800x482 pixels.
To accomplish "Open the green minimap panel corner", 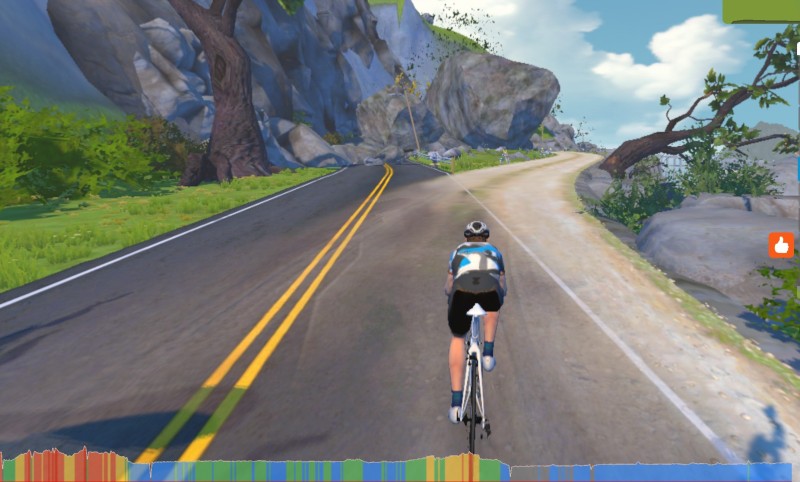I will 761,10.
